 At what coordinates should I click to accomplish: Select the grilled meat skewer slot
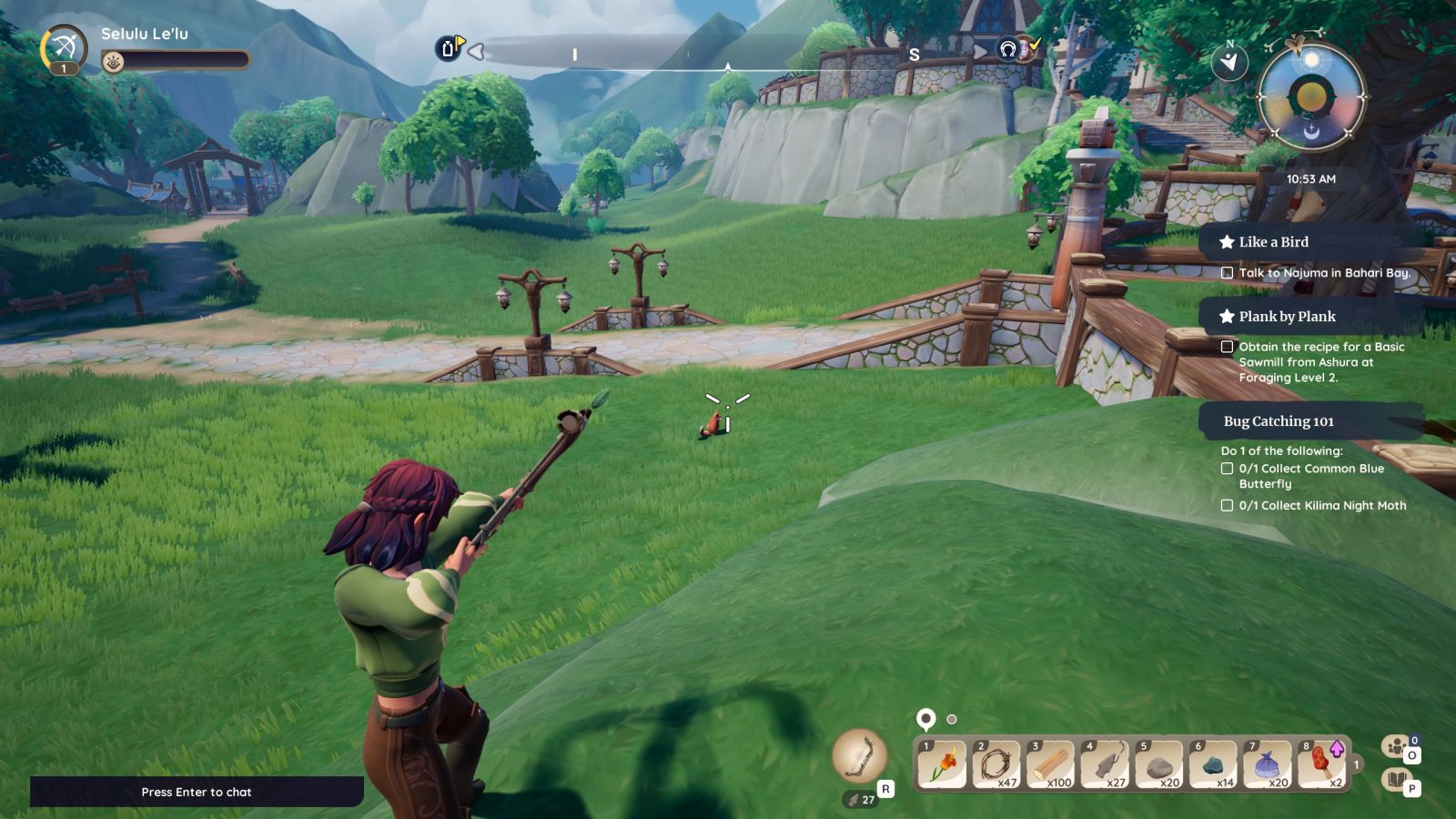tap(1322, 764)
